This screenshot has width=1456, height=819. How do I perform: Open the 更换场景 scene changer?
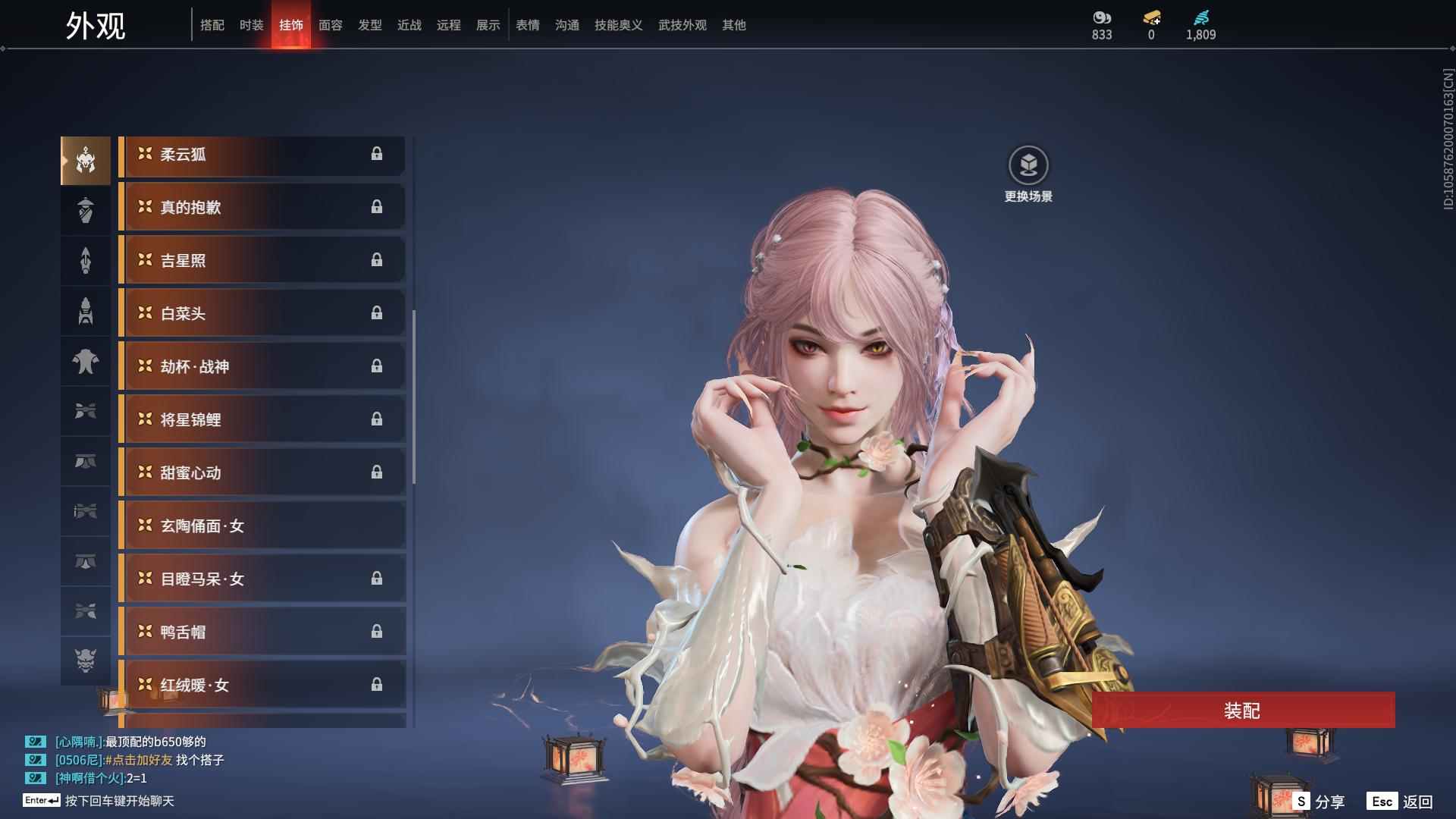(1028, 166)
